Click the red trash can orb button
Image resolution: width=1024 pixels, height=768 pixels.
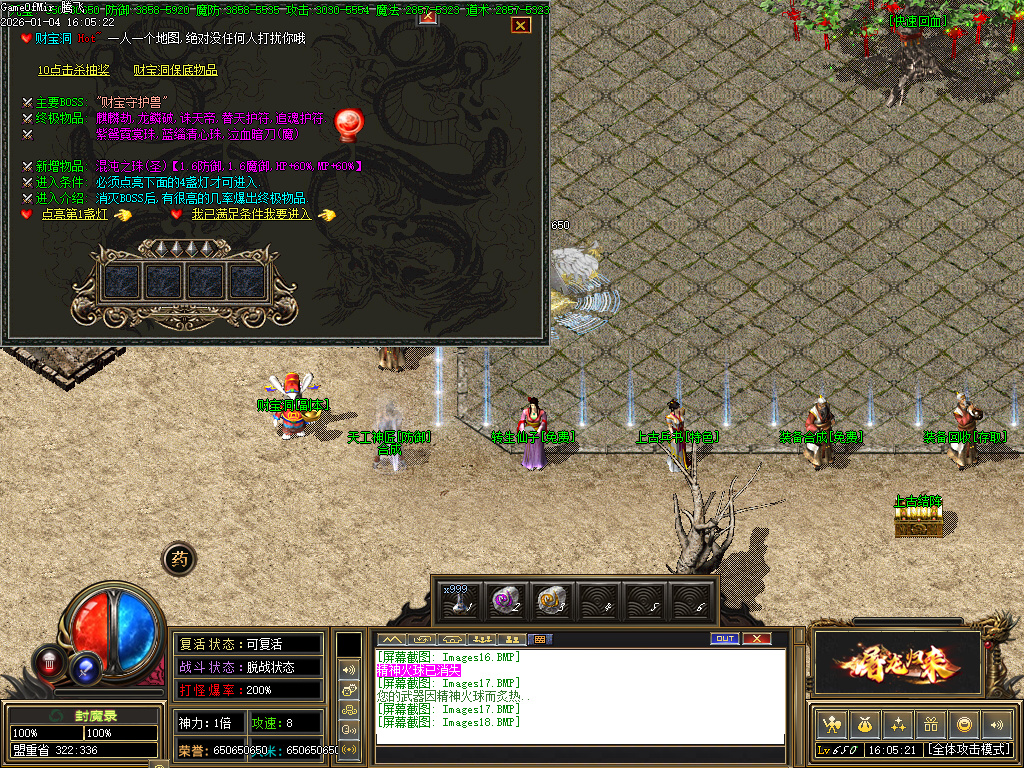tap(48, 661)
